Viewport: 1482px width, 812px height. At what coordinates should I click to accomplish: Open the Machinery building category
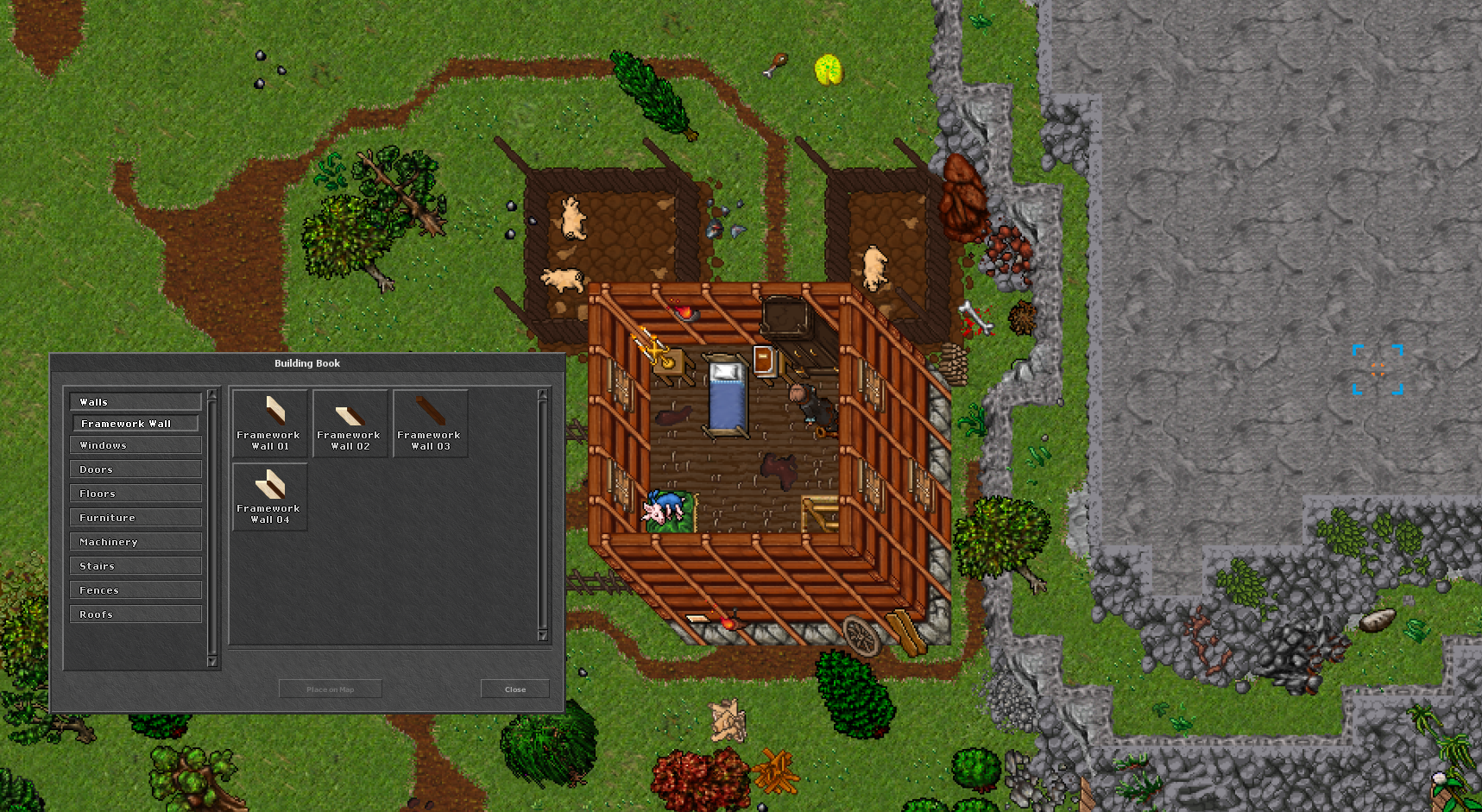click(135, 541)
